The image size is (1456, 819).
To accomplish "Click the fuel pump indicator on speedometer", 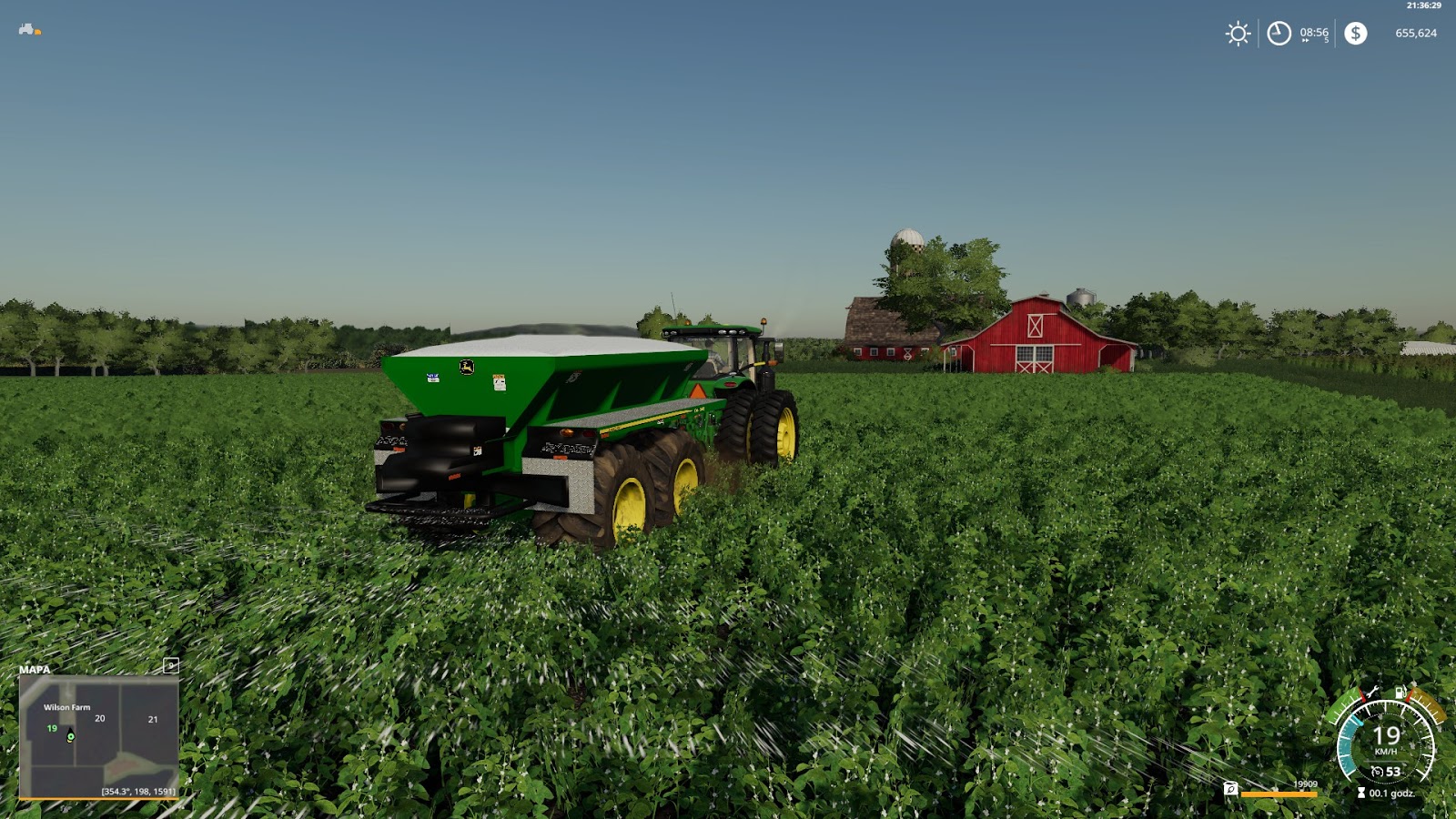I will [1400, 693].
